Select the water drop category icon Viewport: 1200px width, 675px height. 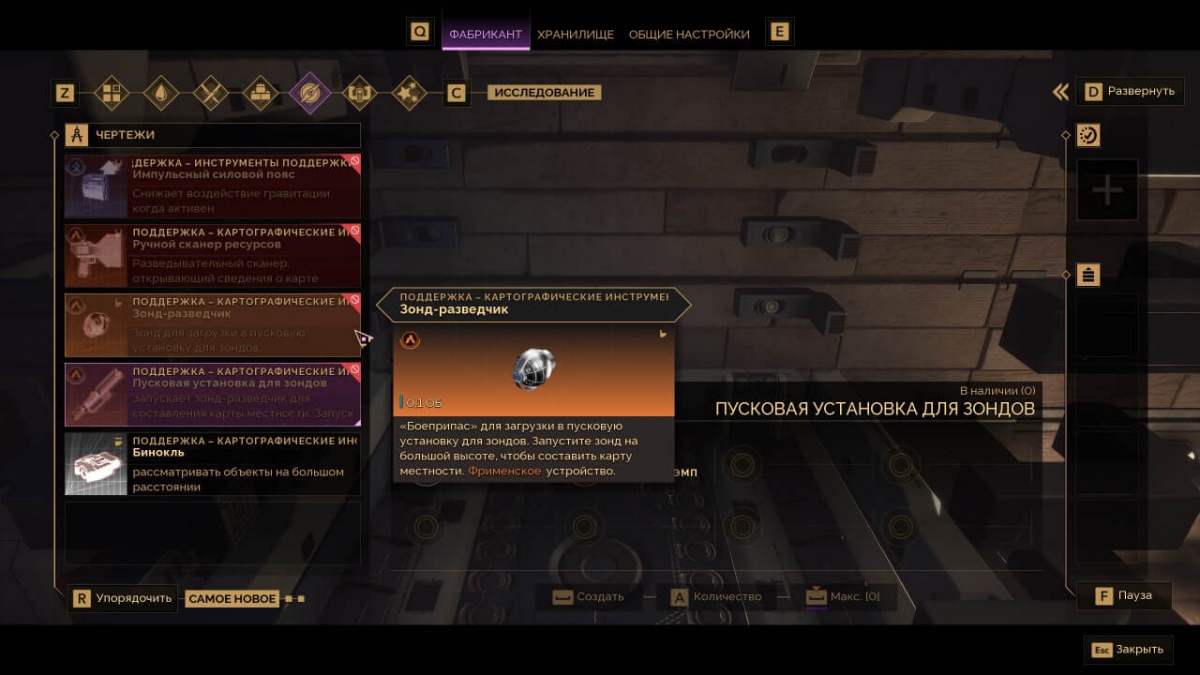coord(161,93)
